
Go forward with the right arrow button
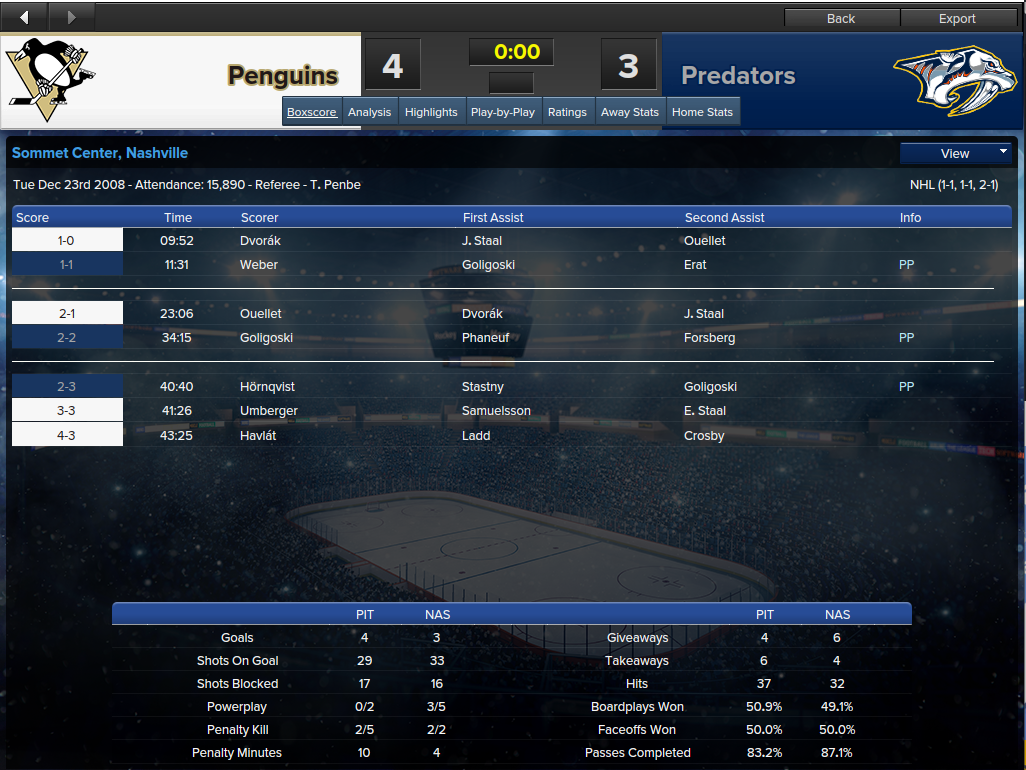point(71,17)
